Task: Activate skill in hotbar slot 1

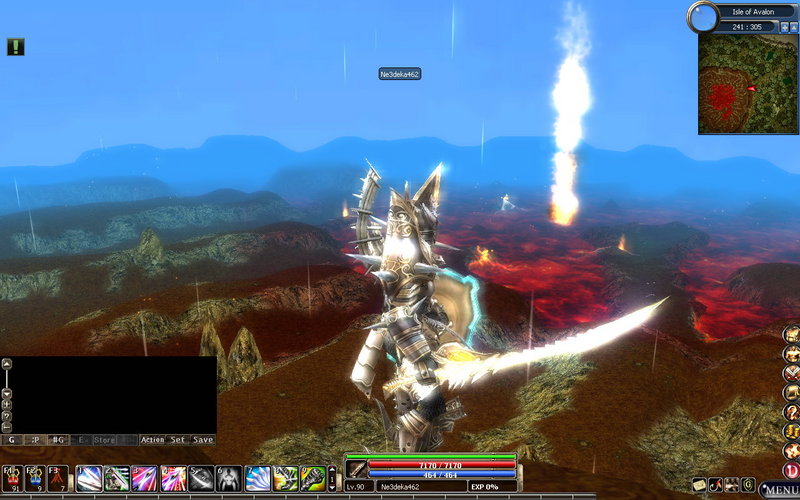Action: click(89, 478)
